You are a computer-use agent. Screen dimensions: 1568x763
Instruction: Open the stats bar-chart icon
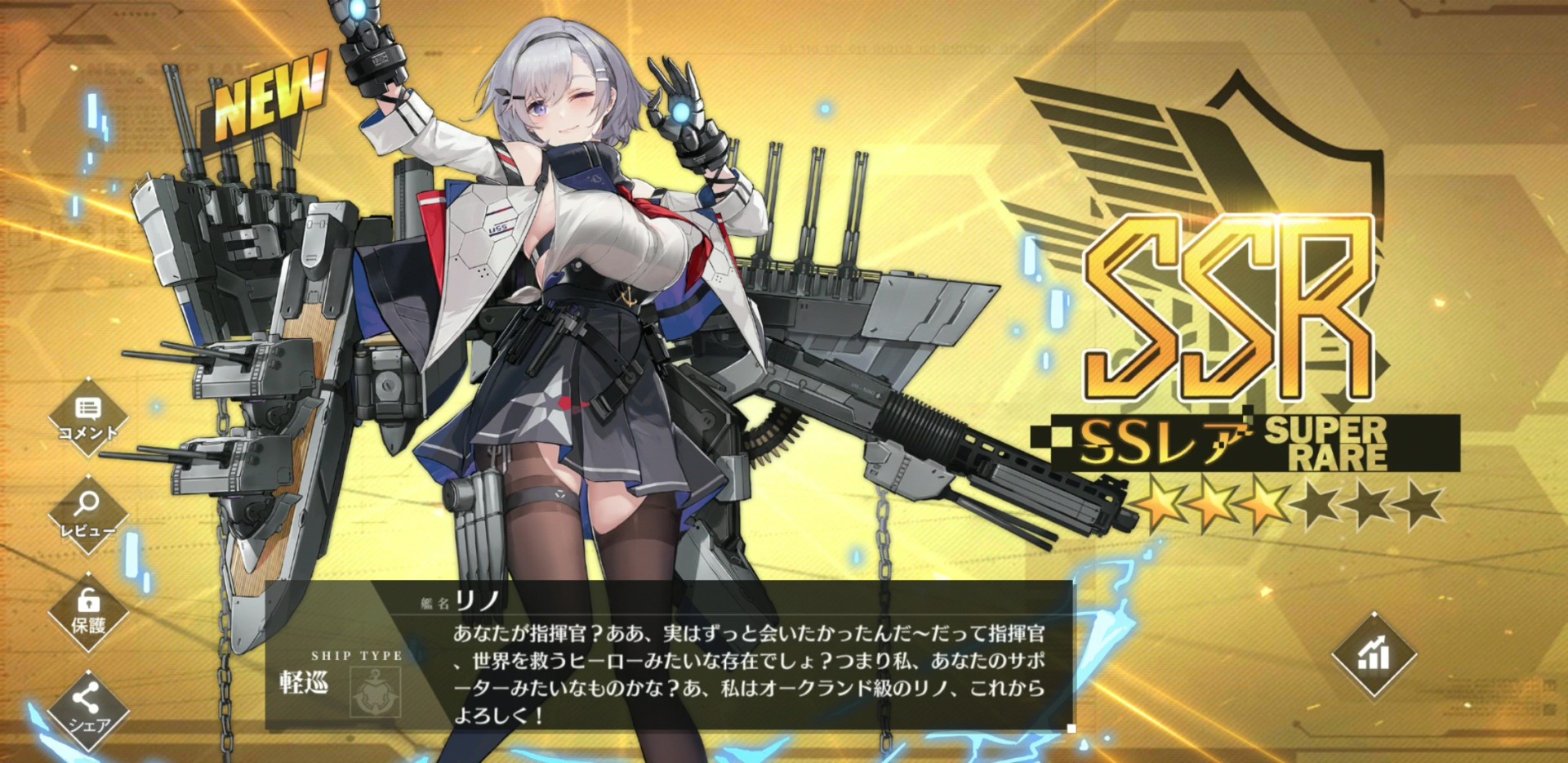pyautogui.click(x=1374, y=654)
